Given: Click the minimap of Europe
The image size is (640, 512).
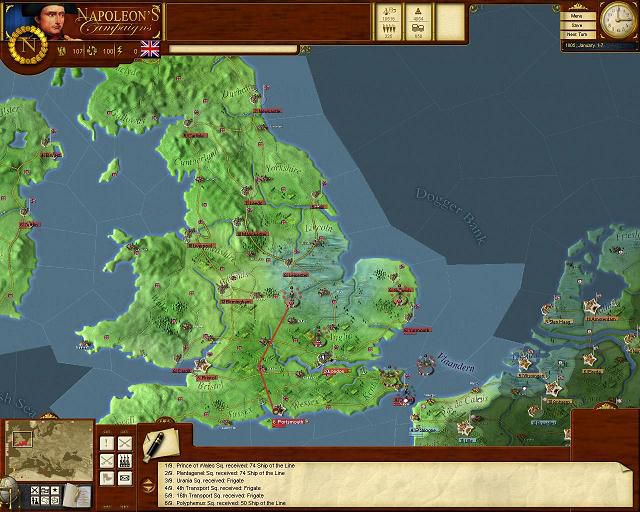Looking at the screenshot, I should [x=49, y=450].
